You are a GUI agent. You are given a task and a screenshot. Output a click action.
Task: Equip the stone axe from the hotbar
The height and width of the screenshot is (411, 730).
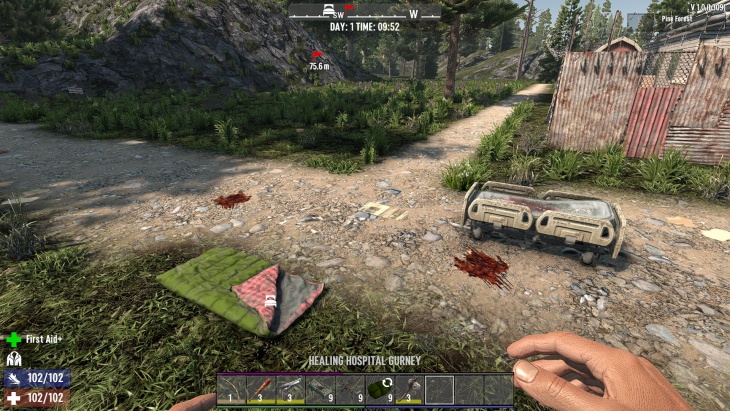(x=409, y=388)
